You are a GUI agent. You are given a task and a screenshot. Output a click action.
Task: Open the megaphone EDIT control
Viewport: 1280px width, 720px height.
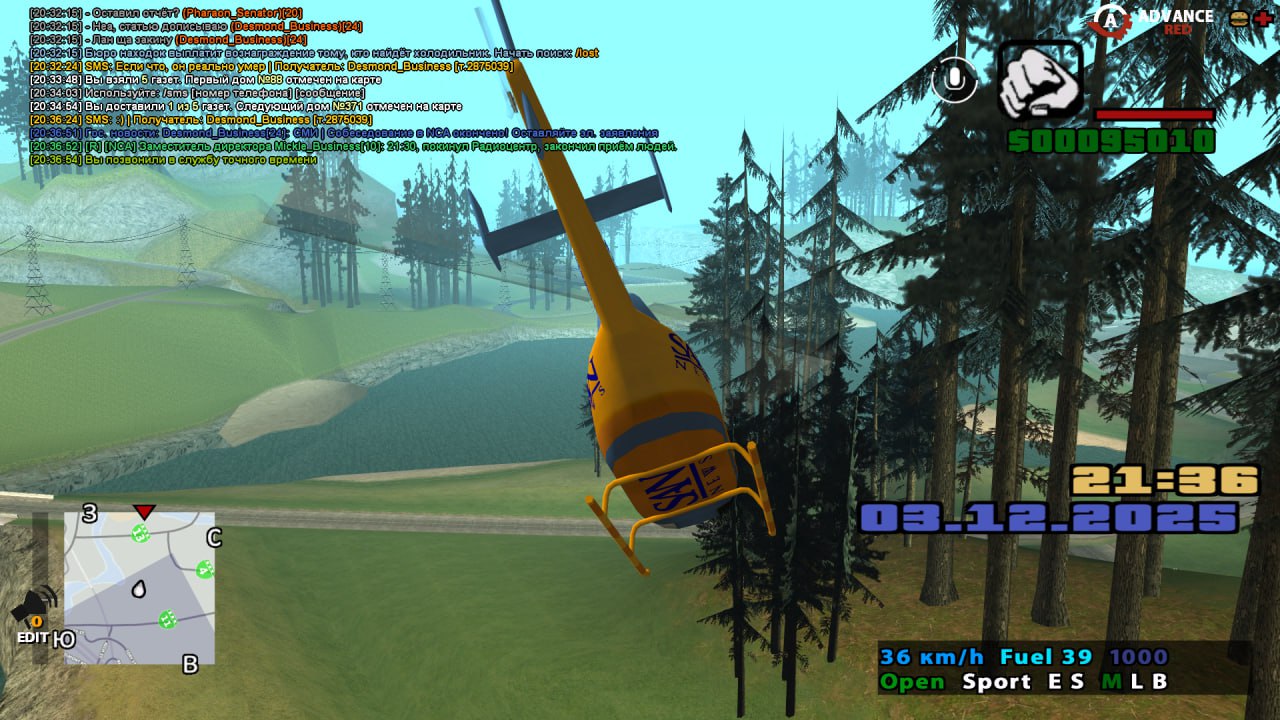click(34, 615)
